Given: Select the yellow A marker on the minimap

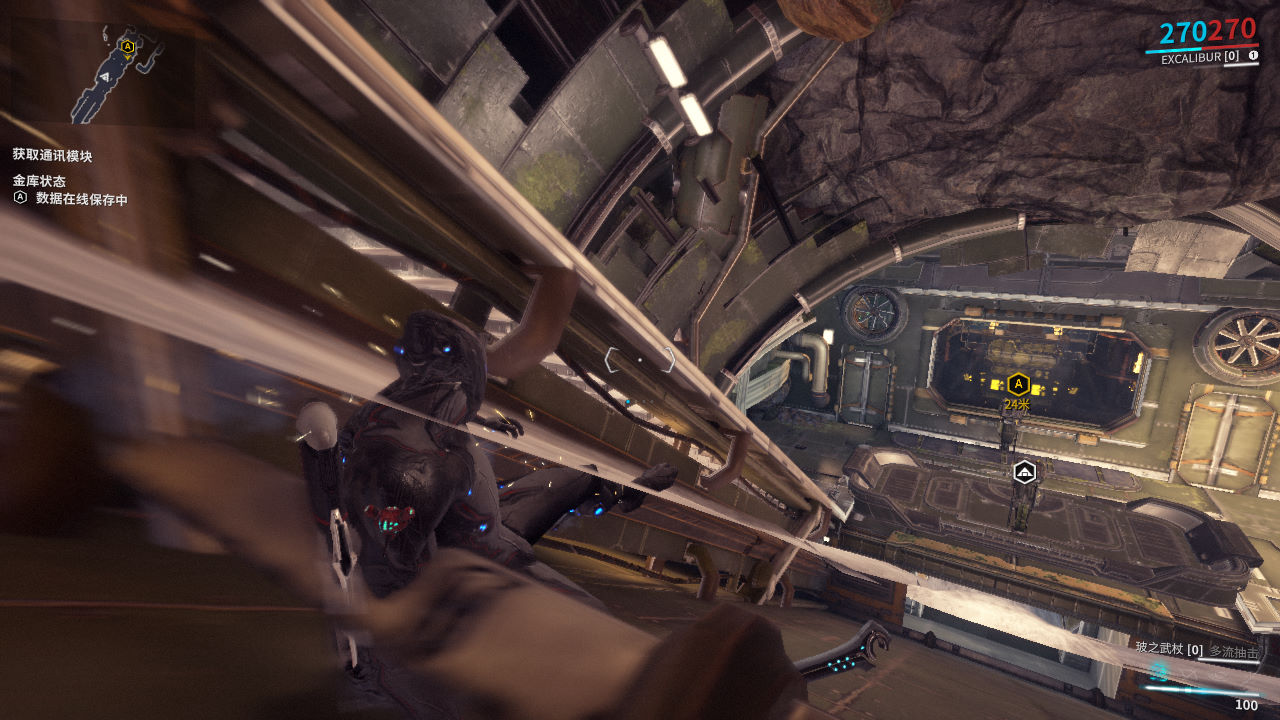Looking at the screenshot, I should [x=127, y=46].
